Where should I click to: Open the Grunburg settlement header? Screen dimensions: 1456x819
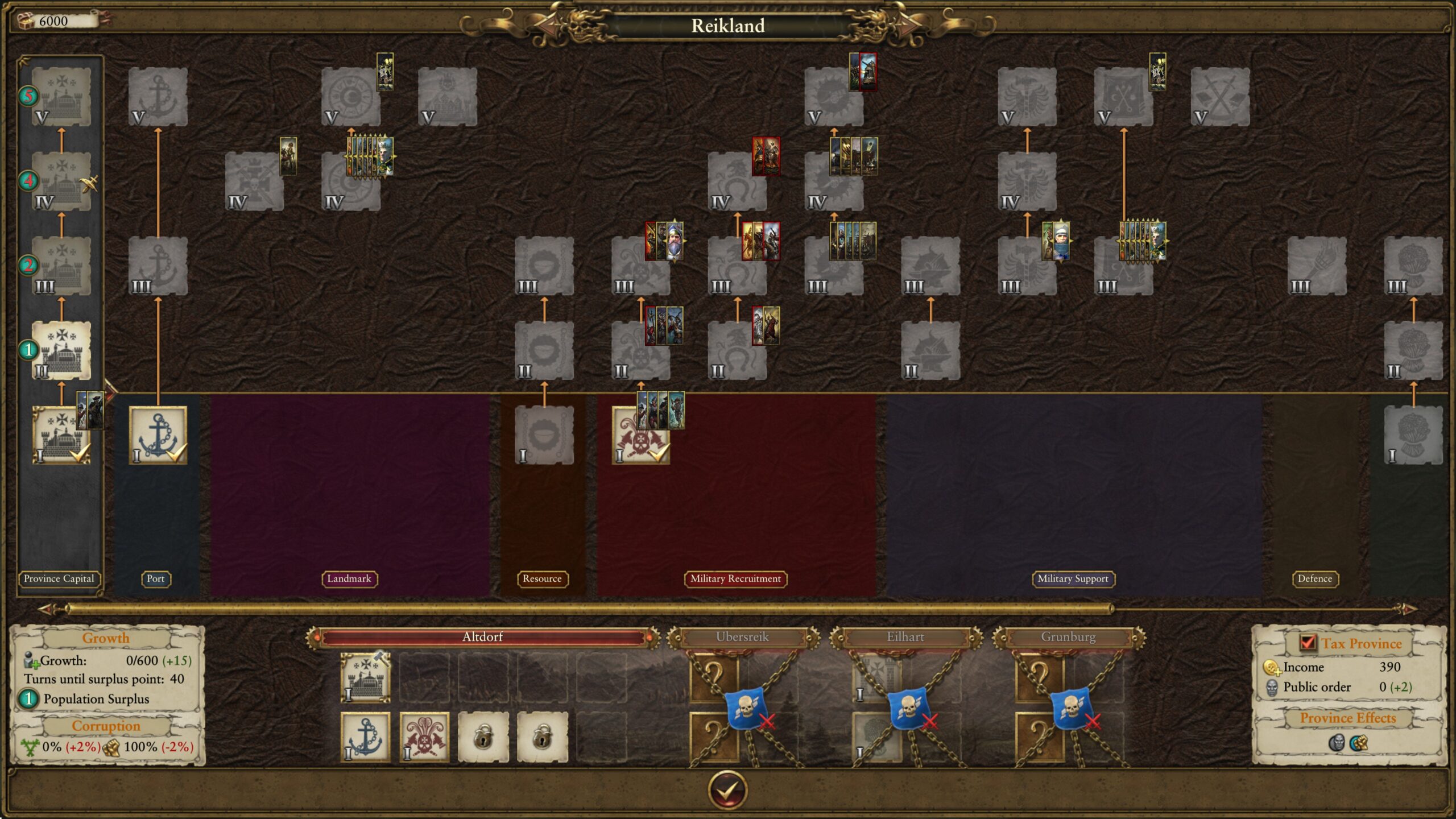point(1068,637)
